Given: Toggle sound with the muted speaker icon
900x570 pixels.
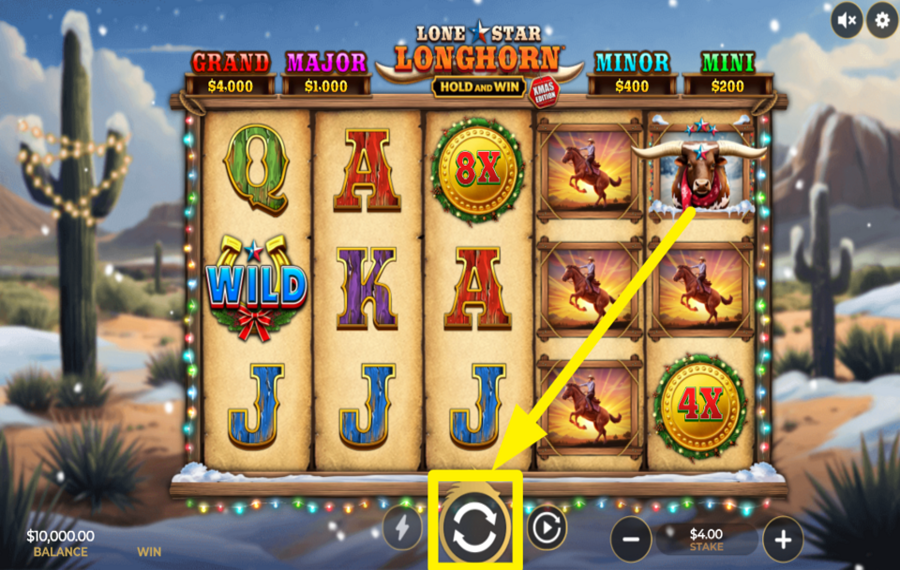Looking at the screenshot, I should (x=847, y=20).
